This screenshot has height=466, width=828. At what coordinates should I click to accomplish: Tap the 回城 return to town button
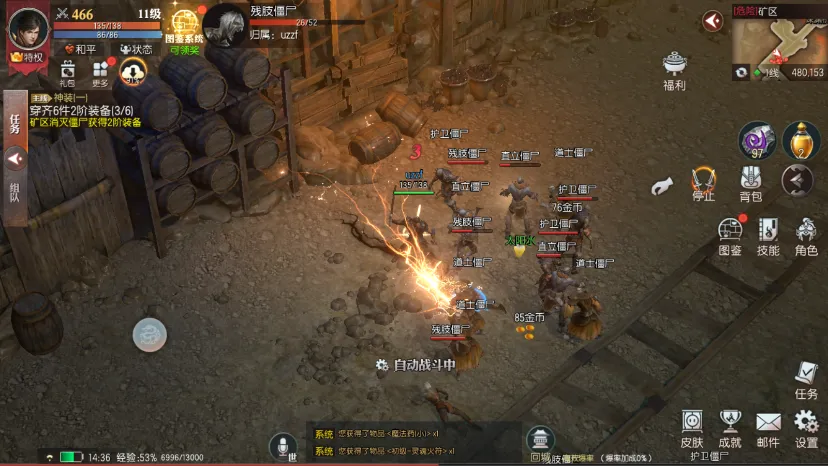(x=540, y=443)
